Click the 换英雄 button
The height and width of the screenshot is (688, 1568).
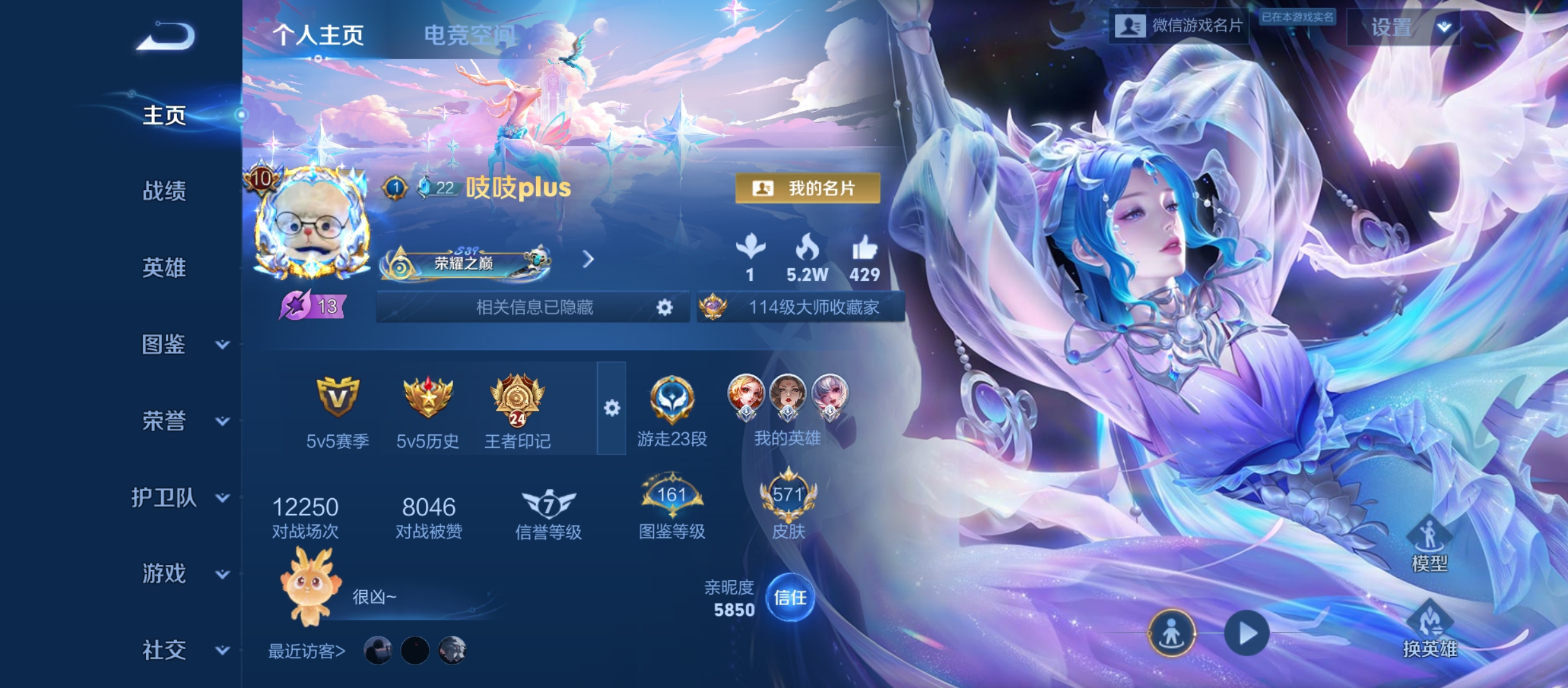(x=1430, y=631)
